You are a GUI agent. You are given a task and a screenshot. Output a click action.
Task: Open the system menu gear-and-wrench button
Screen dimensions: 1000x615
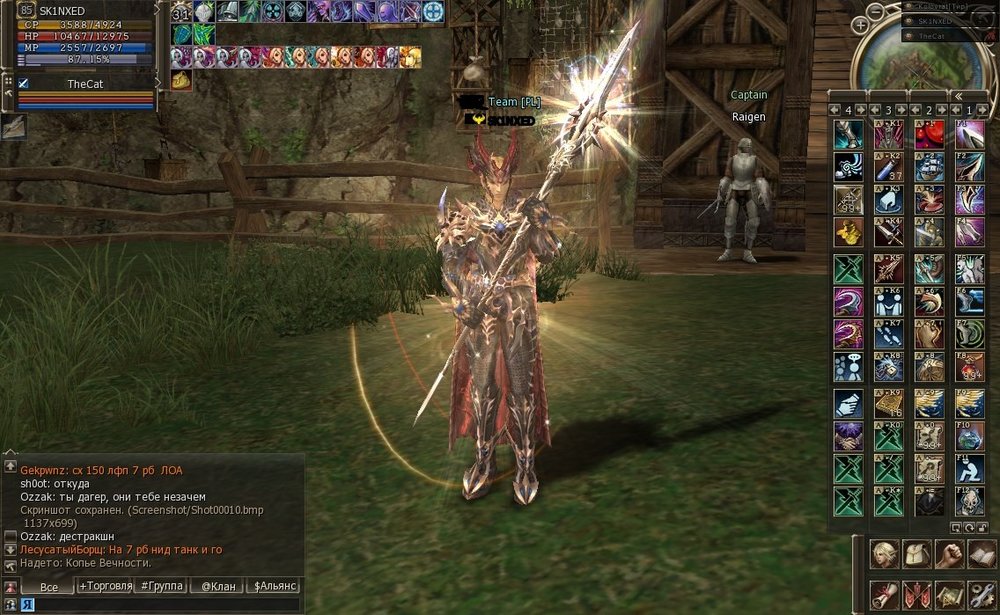click(981, 594)
